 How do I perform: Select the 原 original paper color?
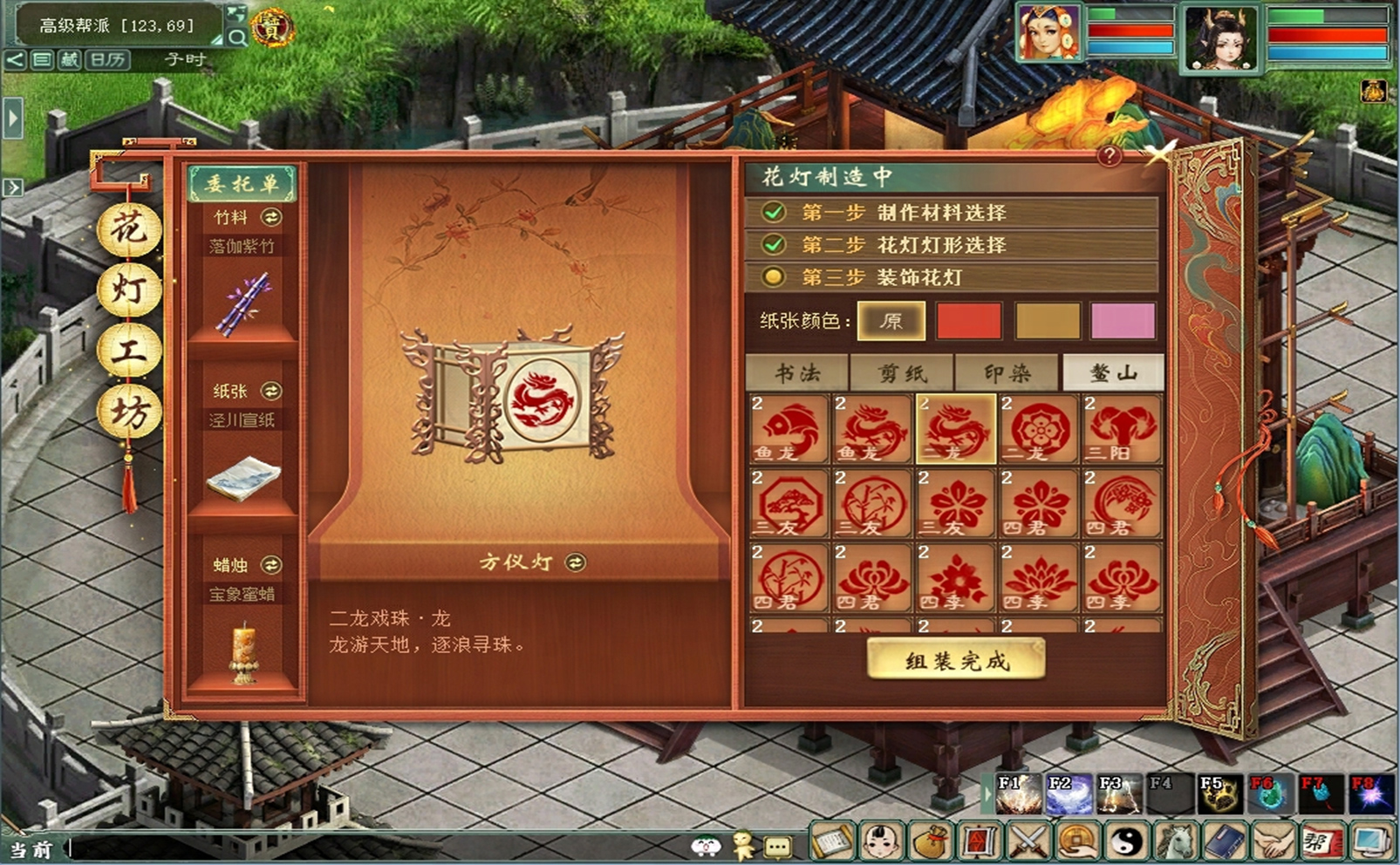click(x=891, y=321)
